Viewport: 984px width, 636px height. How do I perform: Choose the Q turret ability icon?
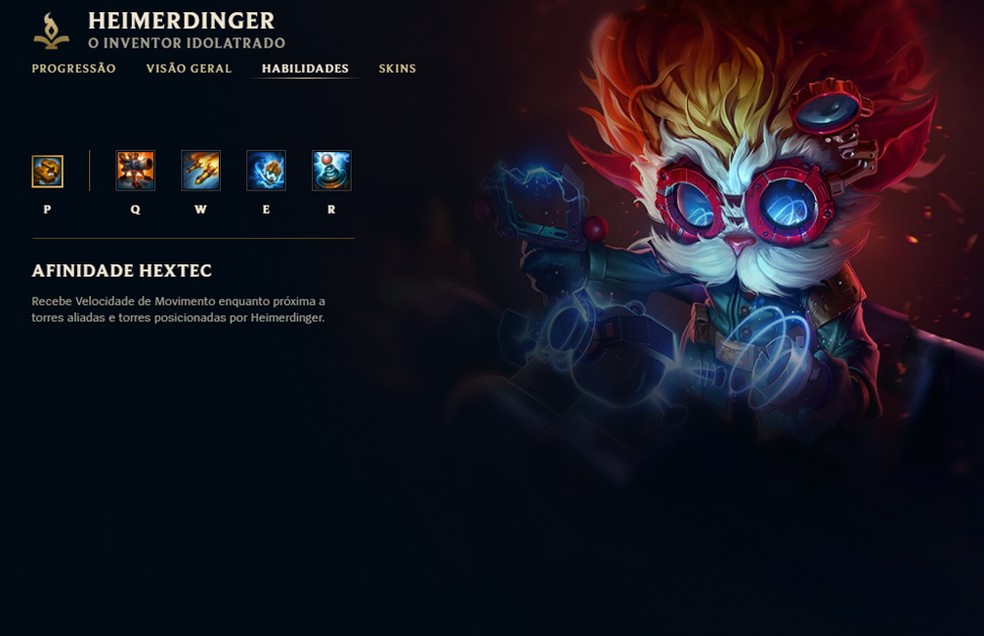click(135, 171)
